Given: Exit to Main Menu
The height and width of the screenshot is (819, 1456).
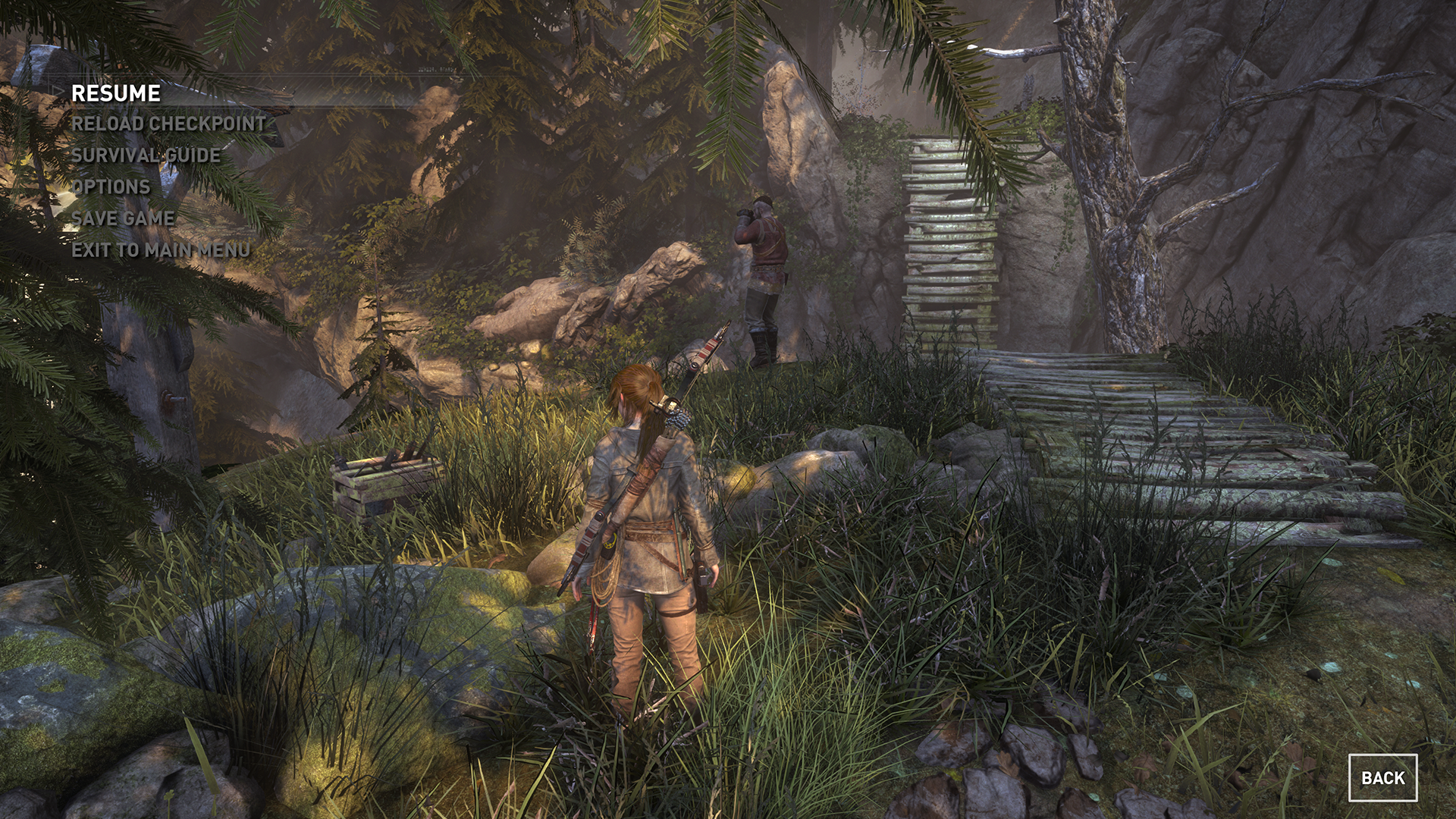Looking at the screenshot, I should pos(161,249).
